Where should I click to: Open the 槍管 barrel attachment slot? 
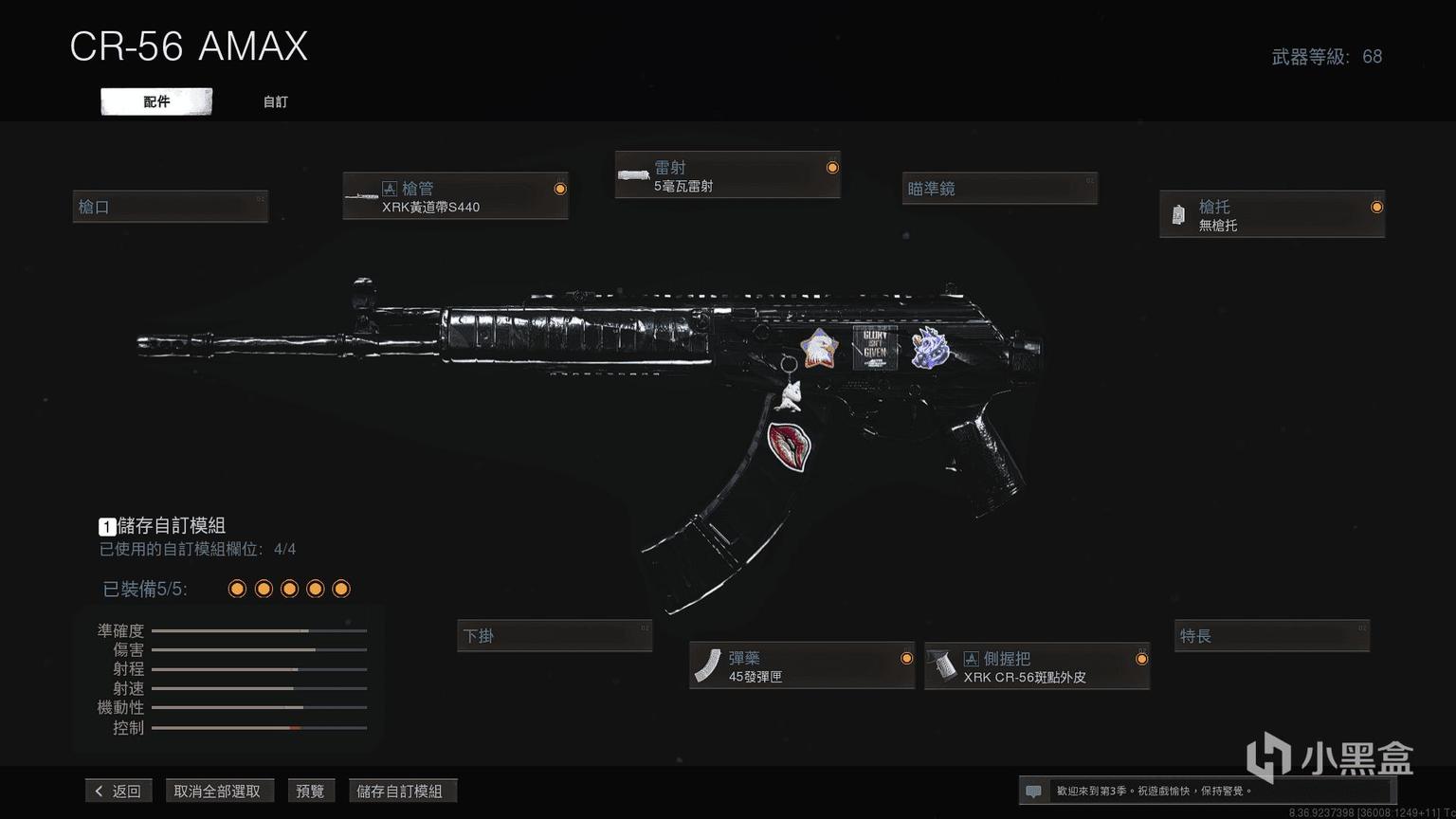pyautogui.click(x=455, y=197)
